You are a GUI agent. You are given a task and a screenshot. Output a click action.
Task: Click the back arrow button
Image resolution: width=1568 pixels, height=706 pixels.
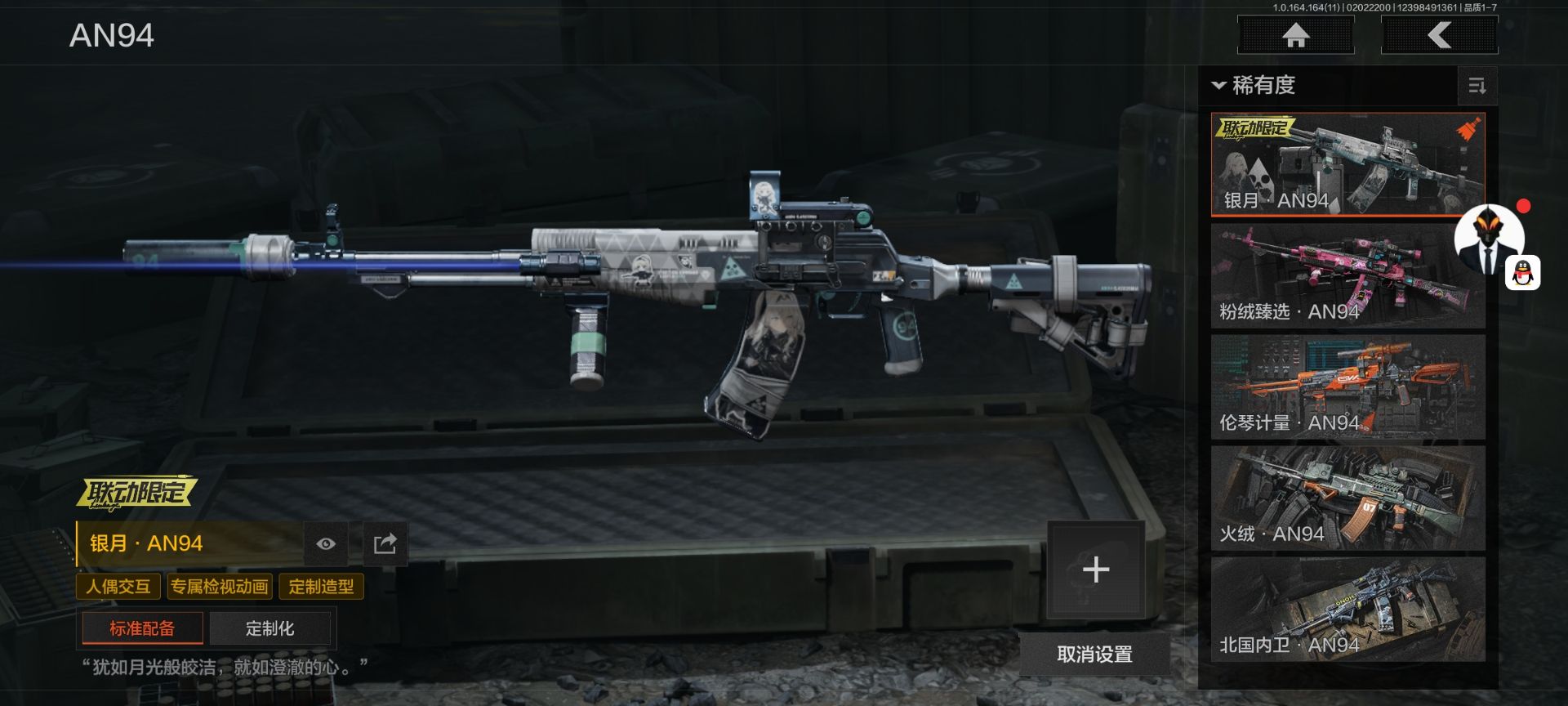1439,35
